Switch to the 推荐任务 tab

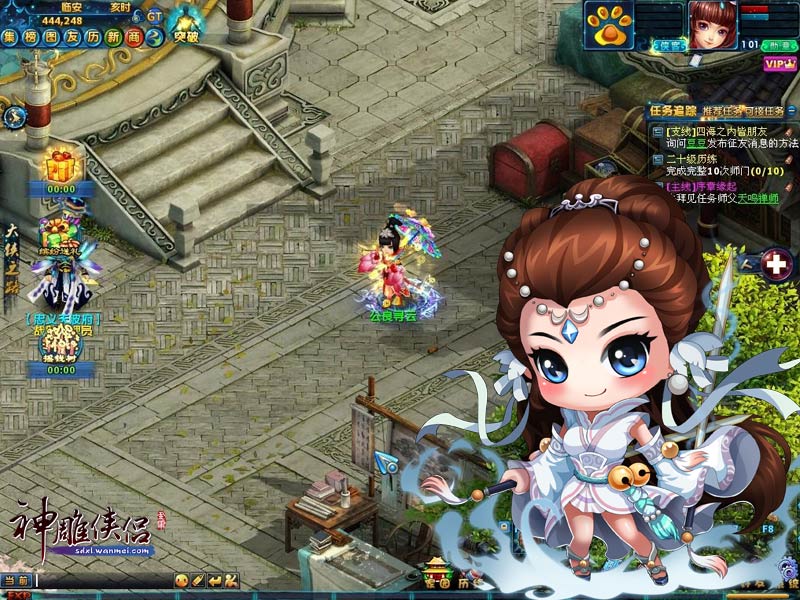click(717, 110)
